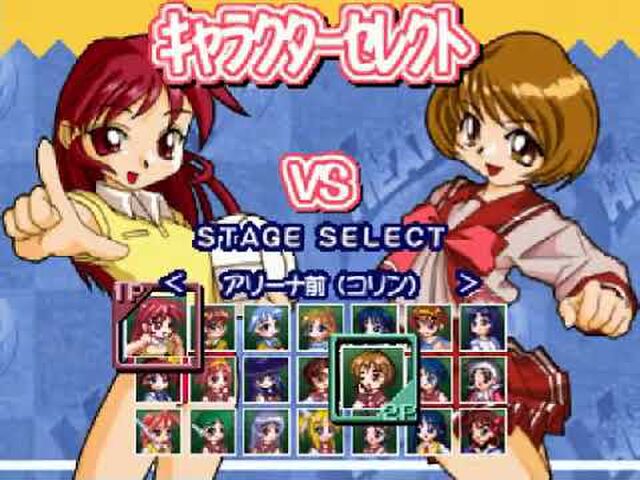The width and height of the screenshot is (640, 480).
Task: Select the green-haired character portrait
Action: (213, 431)
